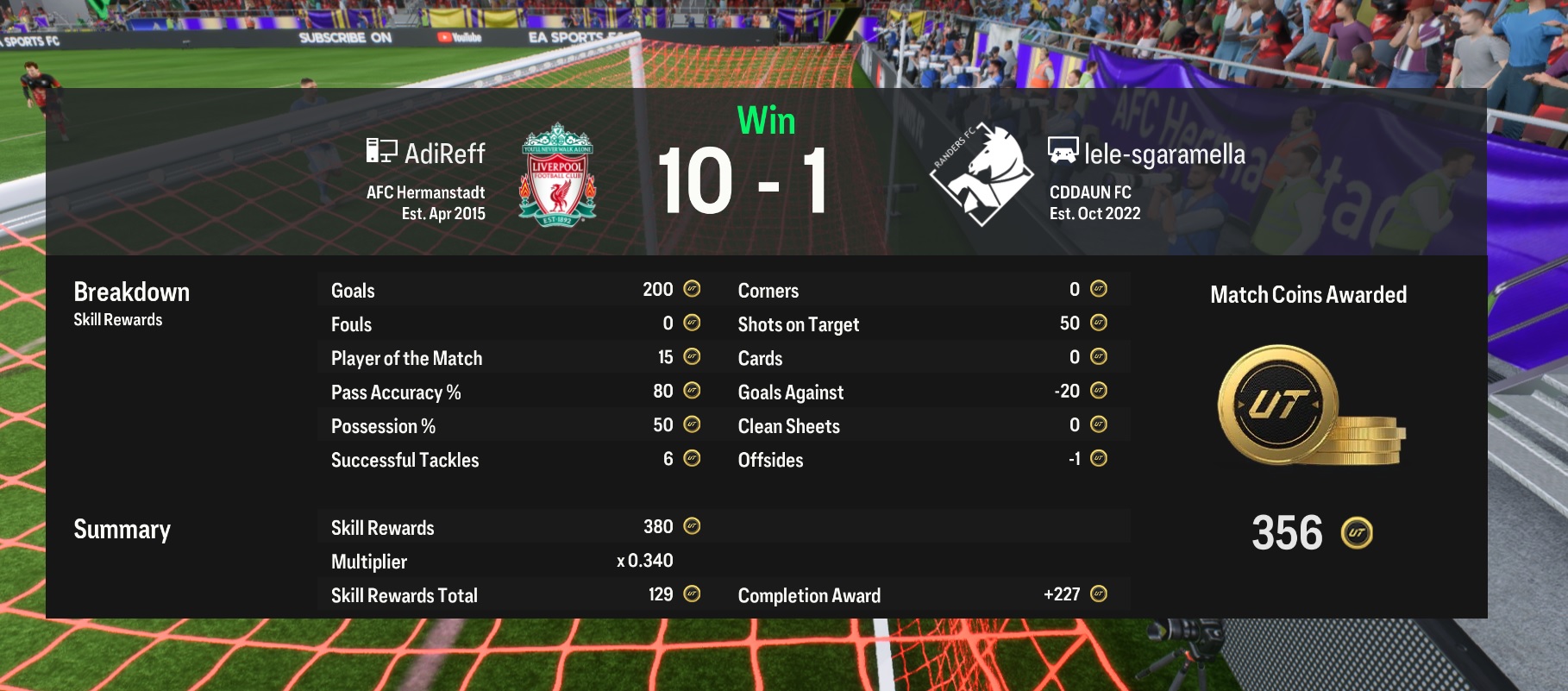
Task: Click the green Win label
Action: 766,121
